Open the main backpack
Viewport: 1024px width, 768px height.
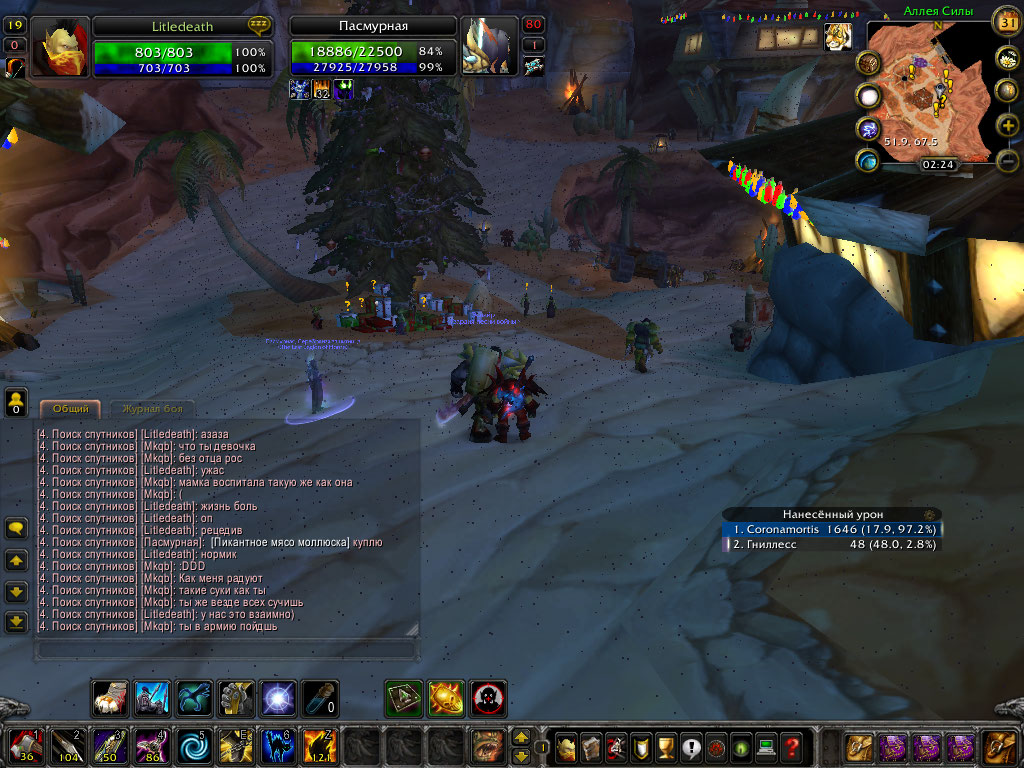[1000, 747]
